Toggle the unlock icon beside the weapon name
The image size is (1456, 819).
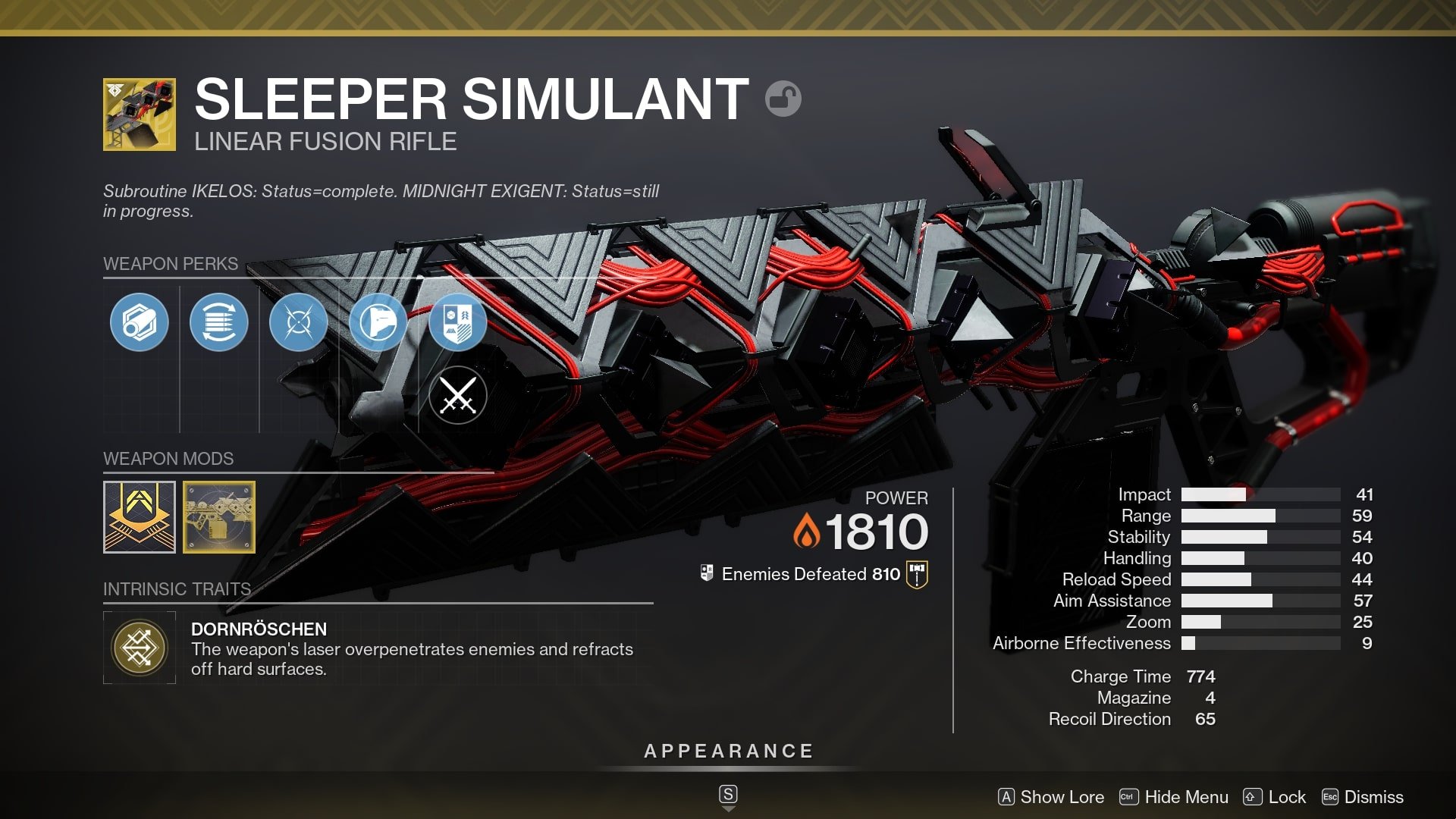pos(785,98)
